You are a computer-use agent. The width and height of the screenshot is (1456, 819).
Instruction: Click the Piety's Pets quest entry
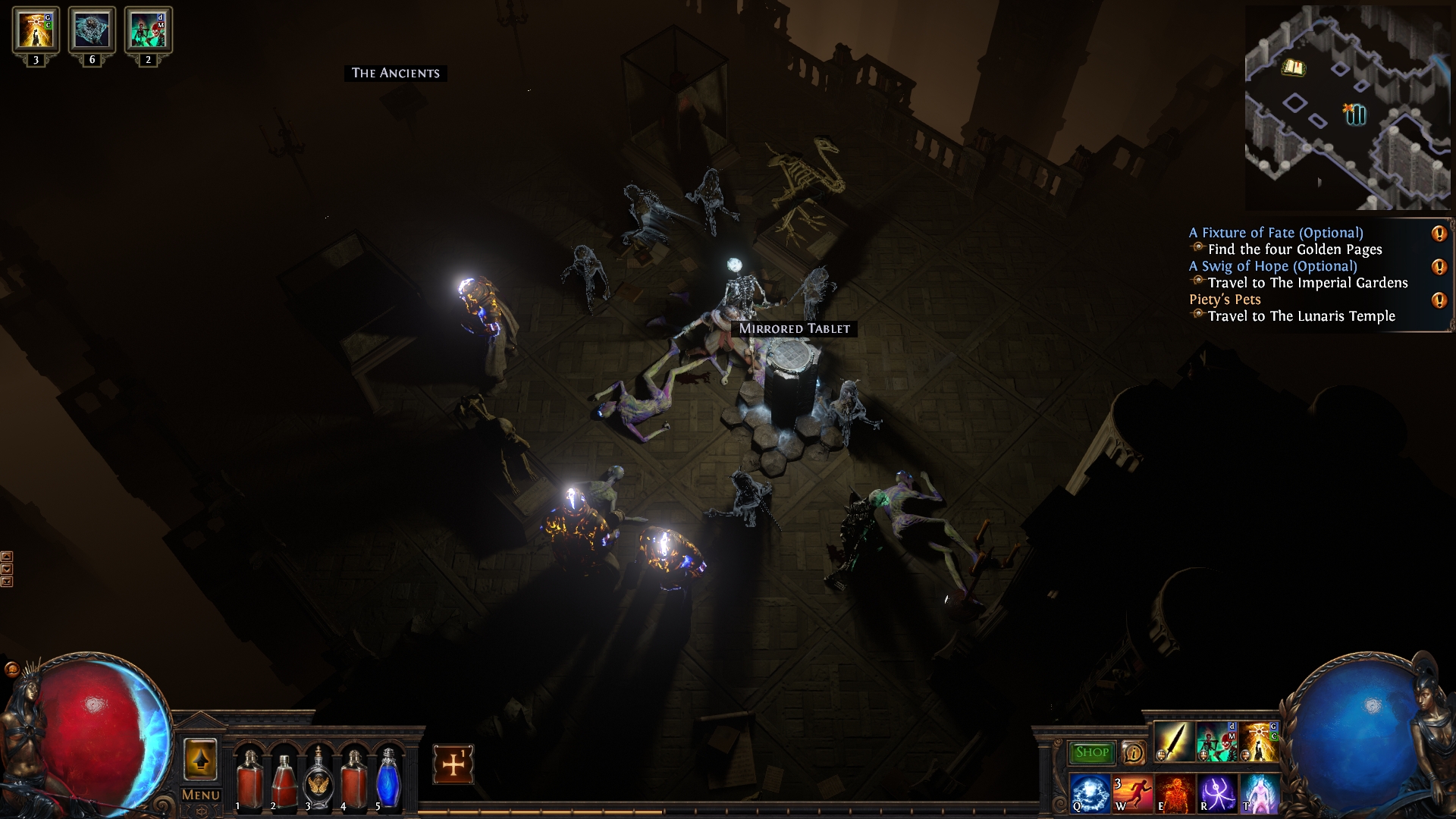point(1225,300)
